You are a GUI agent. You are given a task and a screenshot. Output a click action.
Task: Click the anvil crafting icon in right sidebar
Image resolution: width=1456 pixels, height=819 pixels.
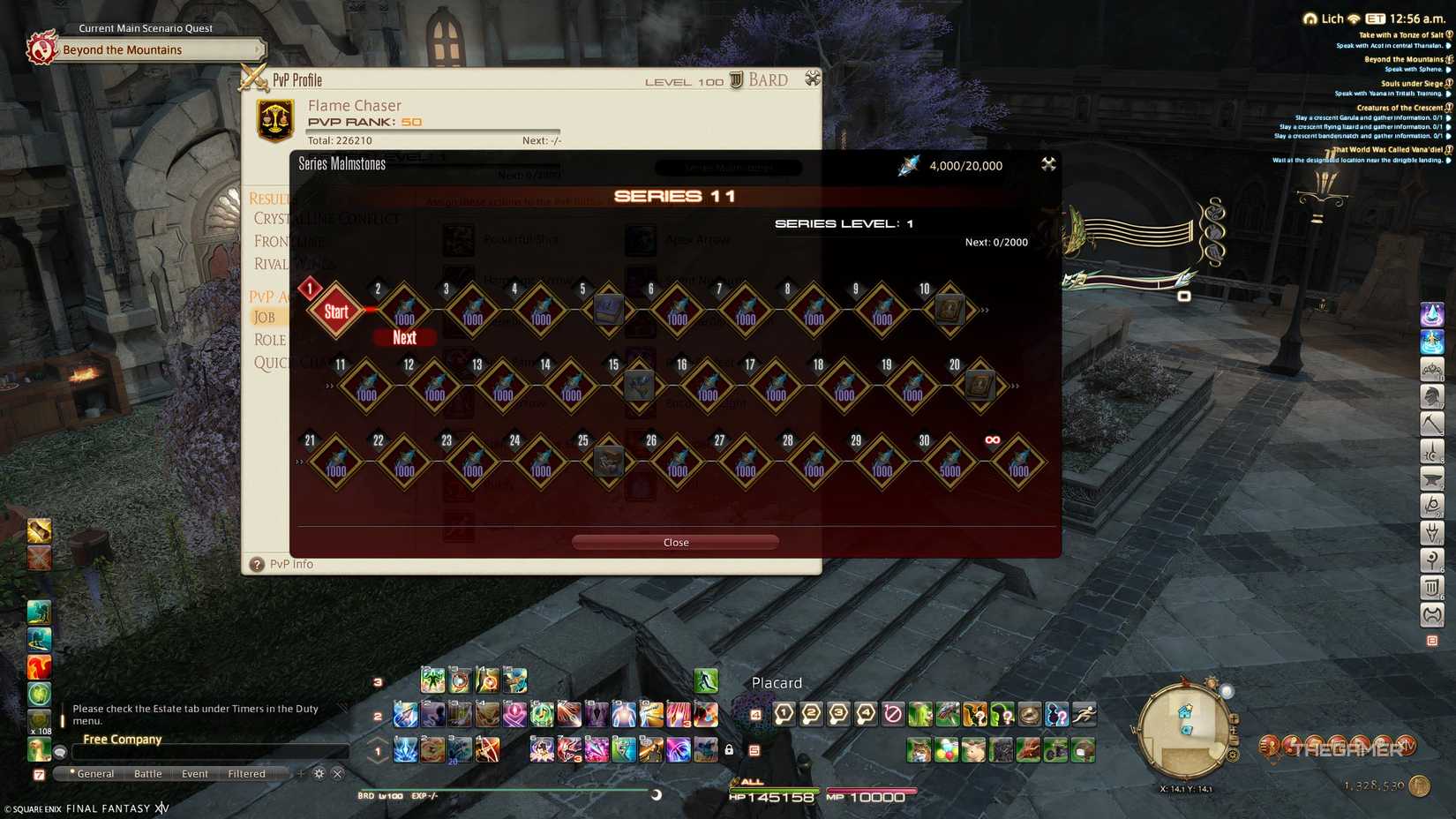[x=1431, y=479]
